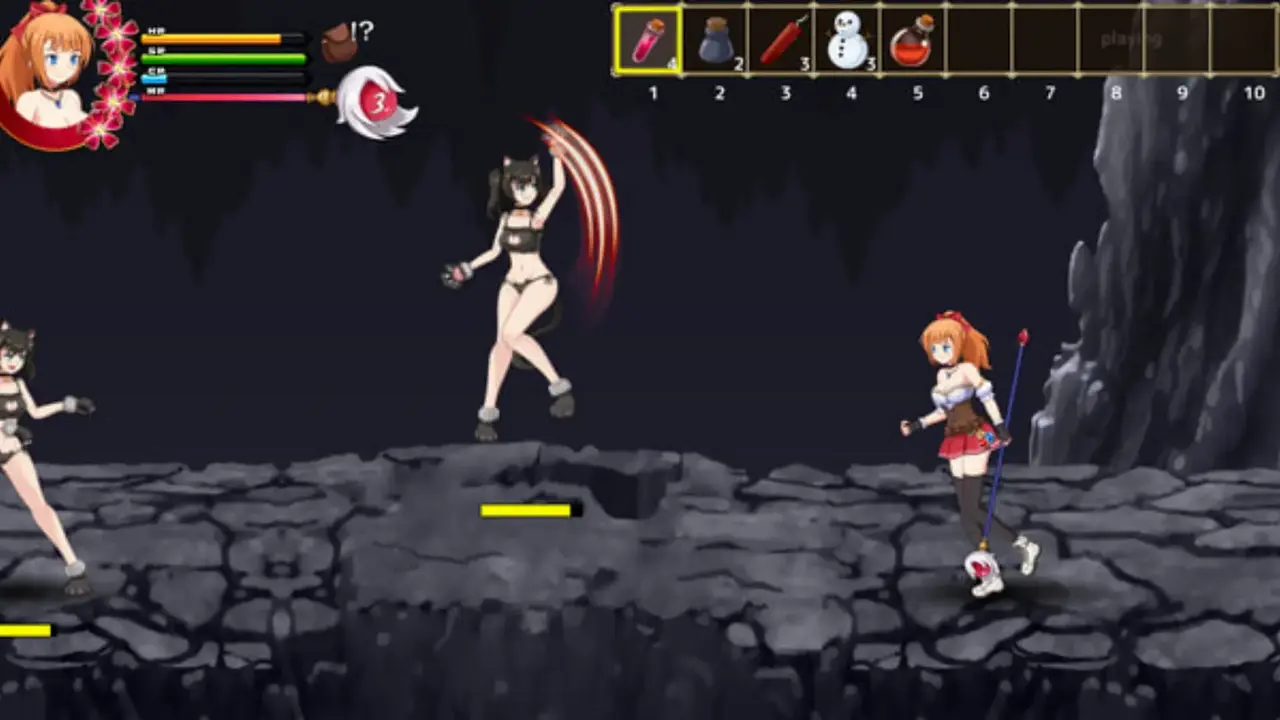Open the brown bag icon with !? mark
Image resolution: width=1280 pixels, height=720 pixels.
(x=341, y=43)
